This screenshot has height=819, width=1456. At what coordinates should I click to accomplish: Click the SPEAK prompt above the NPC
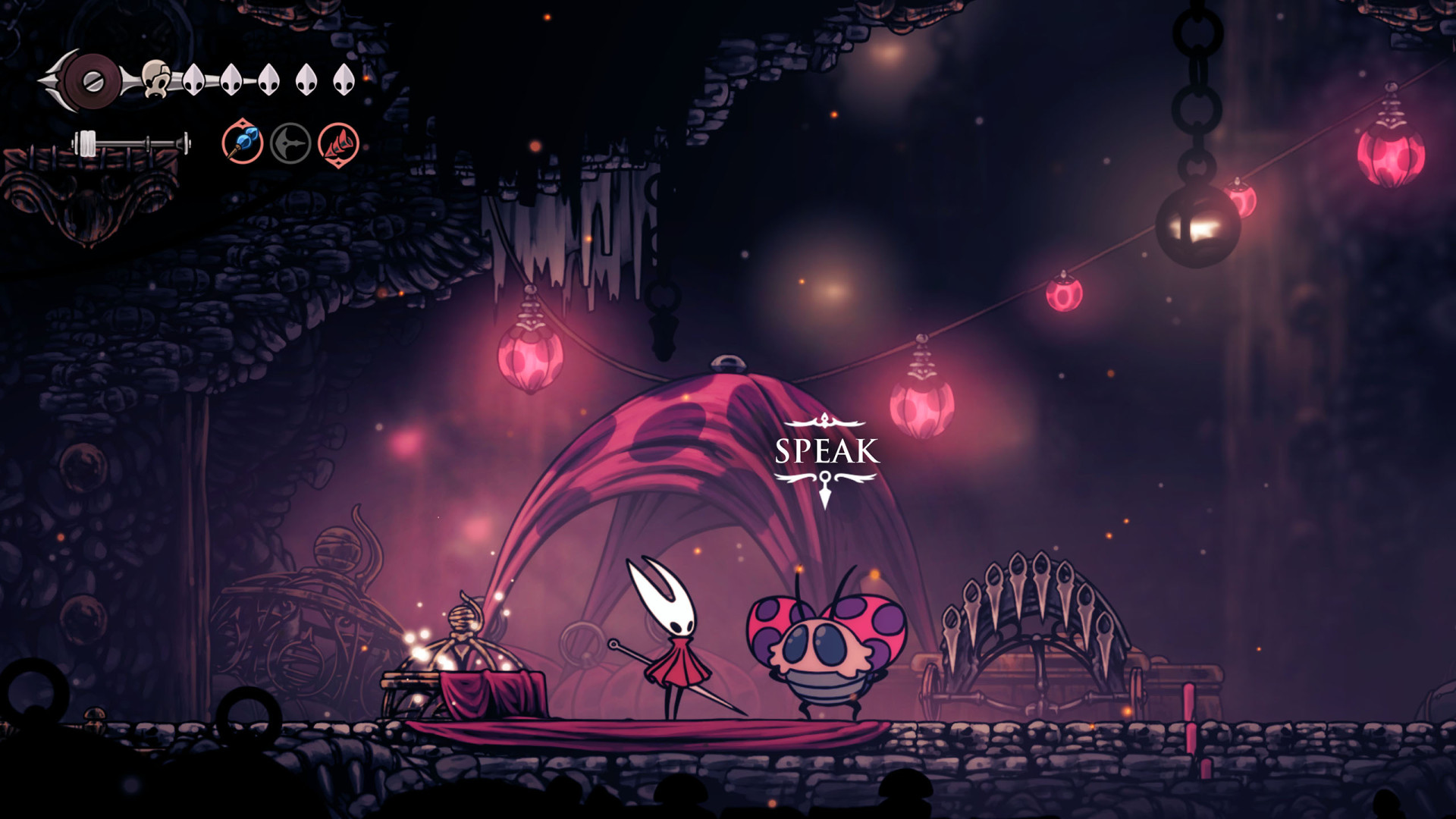pyautogui.click(x=827, y=451)
